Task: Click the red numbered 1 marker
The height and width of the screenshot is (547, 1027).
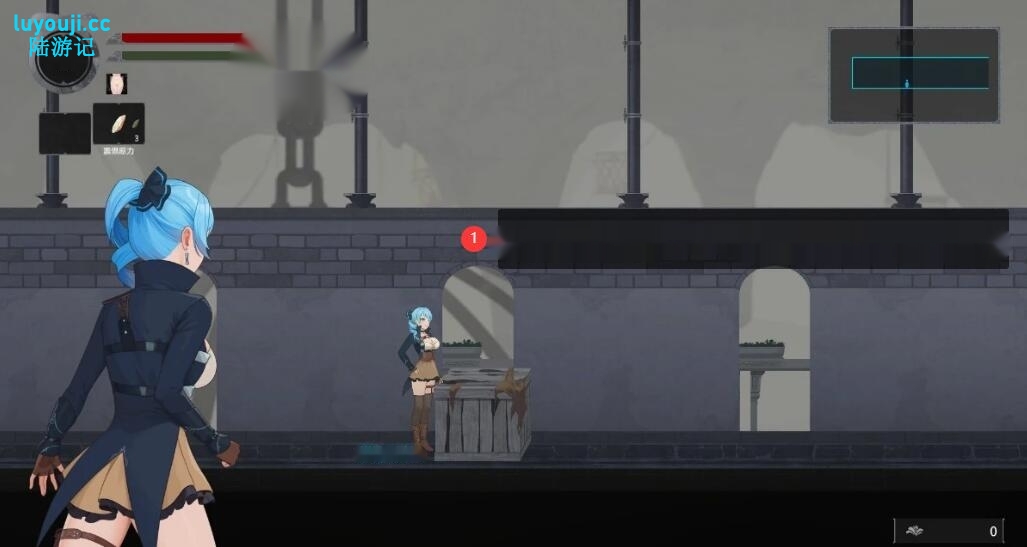Action: (x=473, y=239)
